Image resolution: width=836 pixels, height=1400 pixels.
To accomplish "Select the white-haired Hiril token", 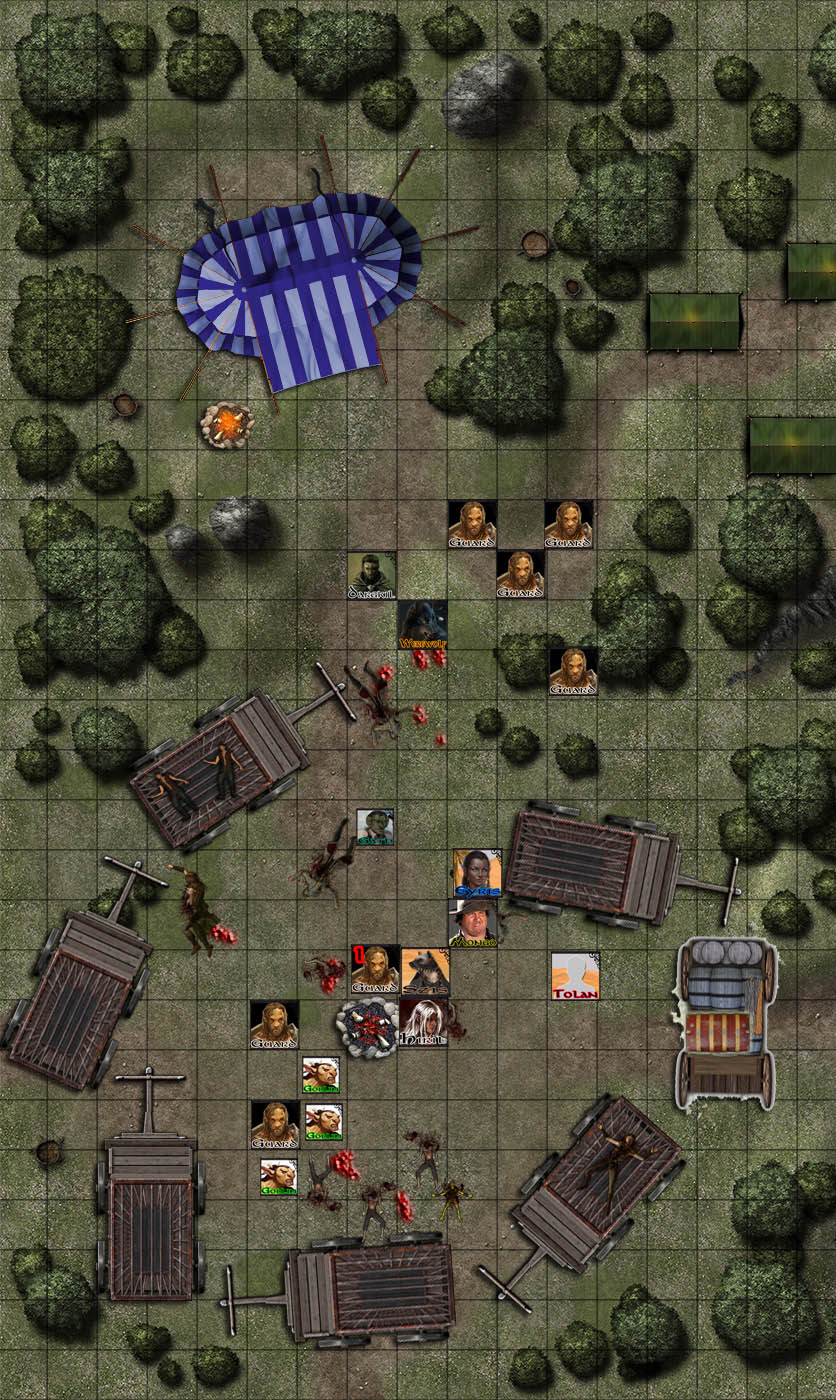I will point(423,1022).
